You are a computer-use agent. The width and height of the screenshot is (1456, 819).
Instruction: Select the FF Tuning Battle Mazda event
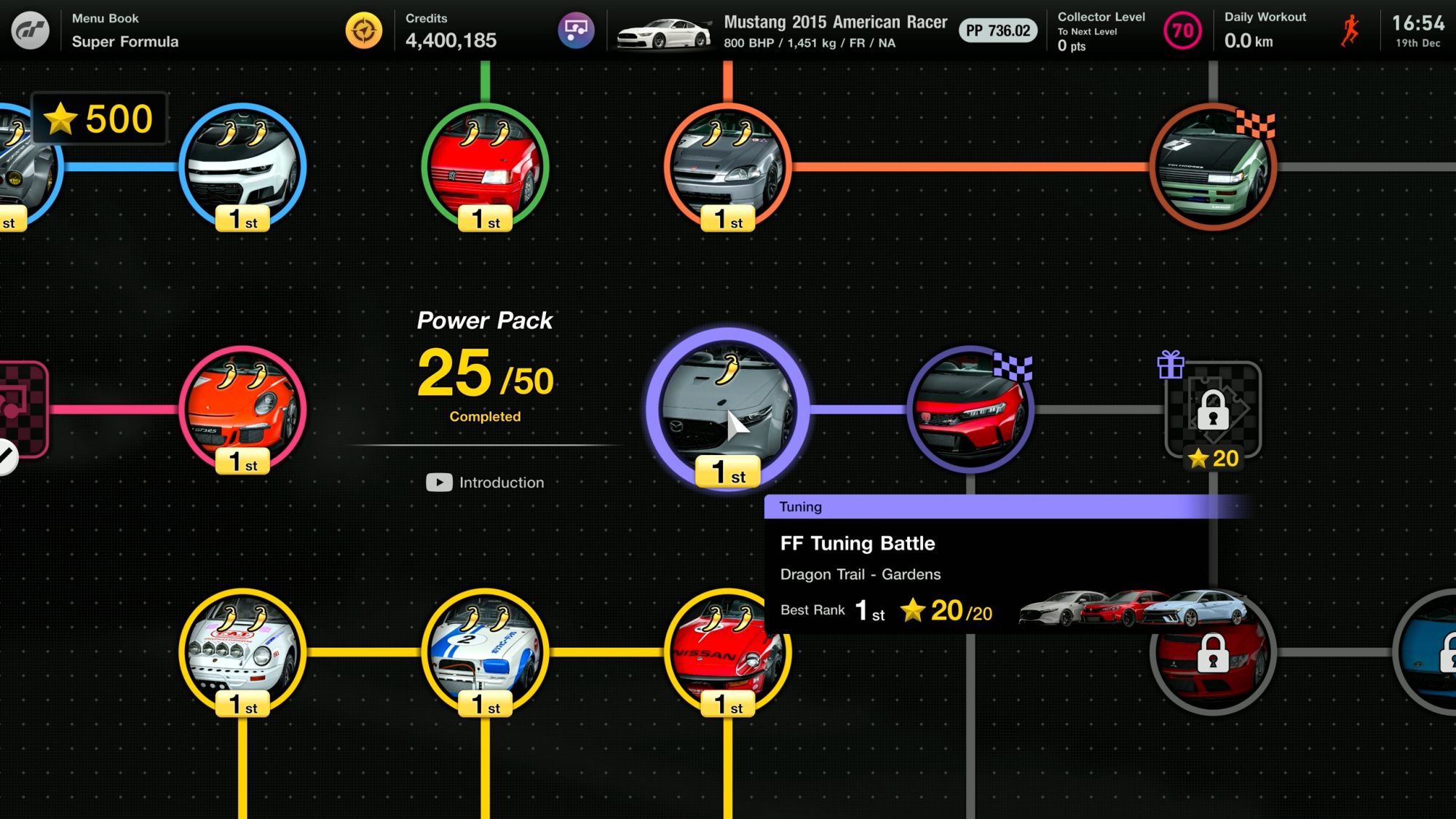(727, 409)
